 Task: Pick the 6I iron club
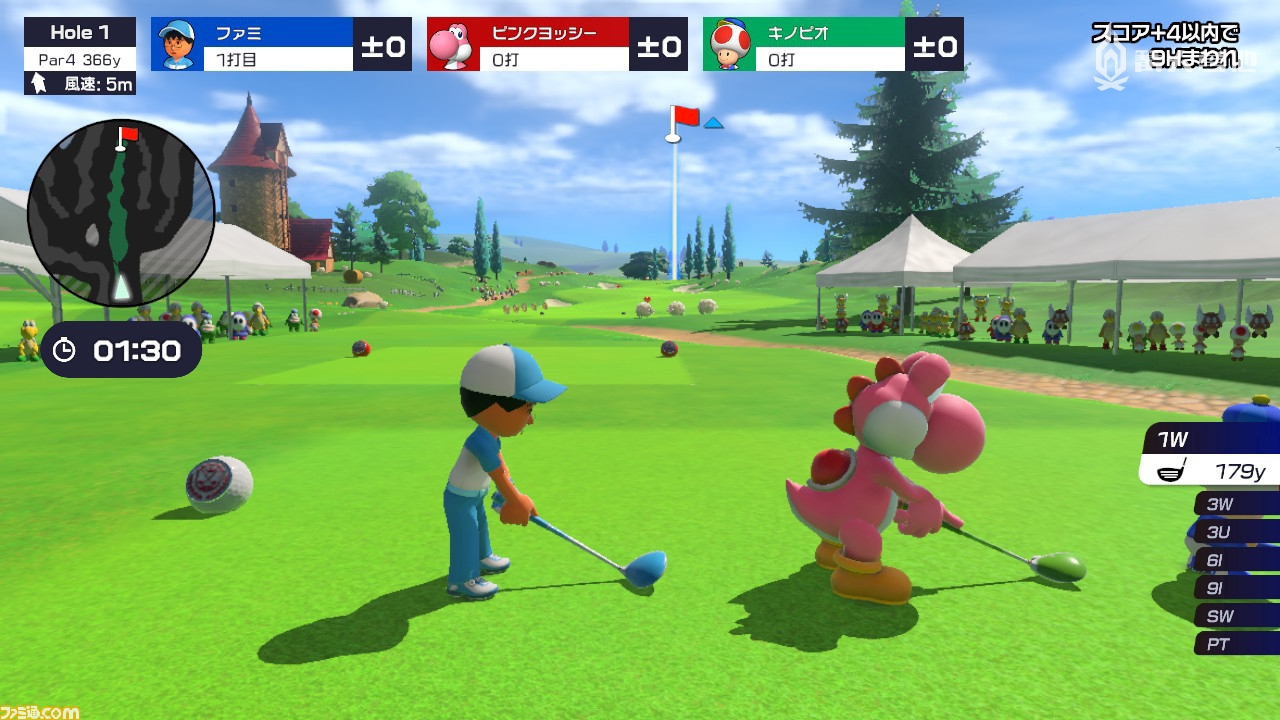(x=1234, y=560)
